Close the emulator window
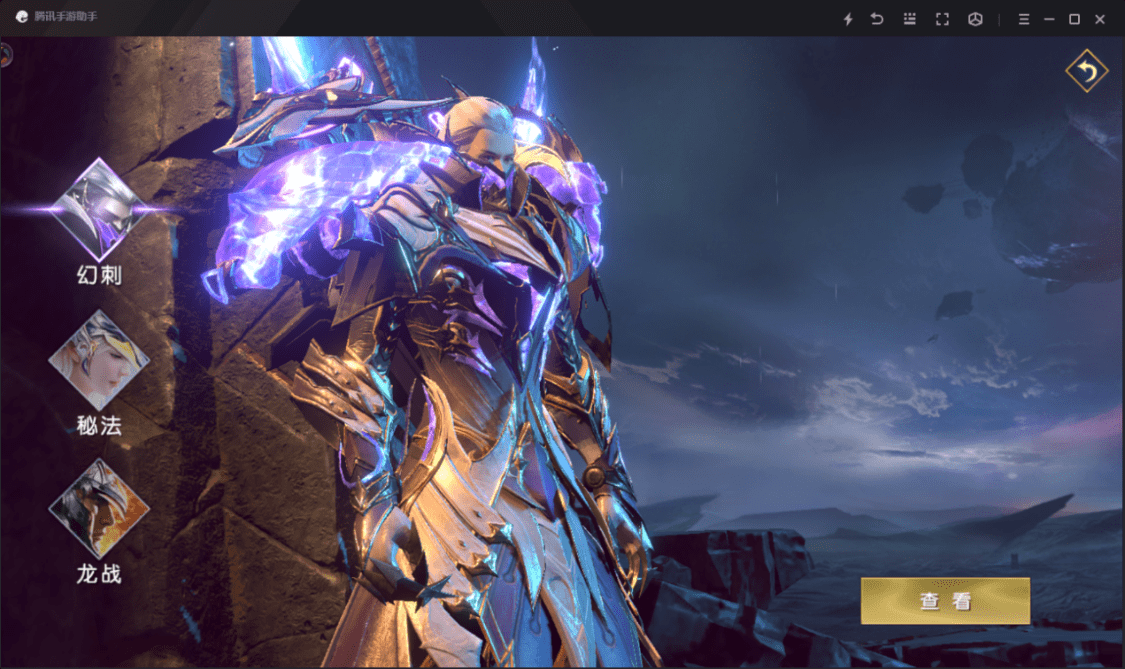This screenshot has width=1125, height=669. pyautogui.click(x=1100, y=19)
